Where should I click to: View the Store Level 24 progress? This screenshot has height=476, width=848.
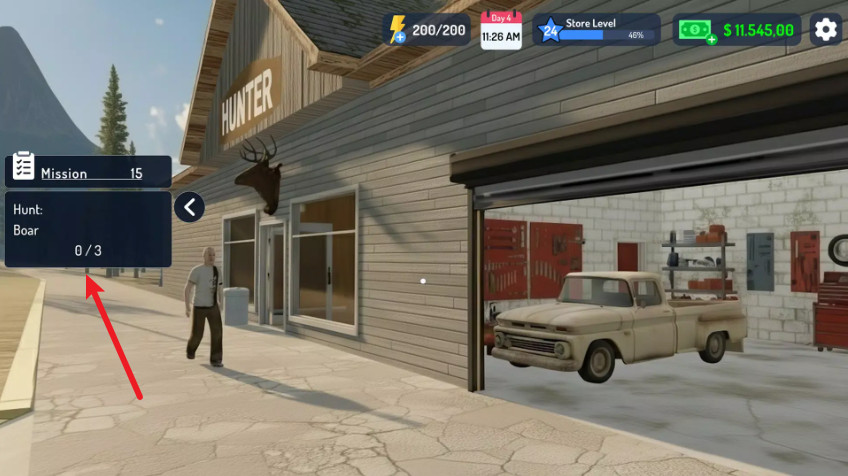pos(596,30)
